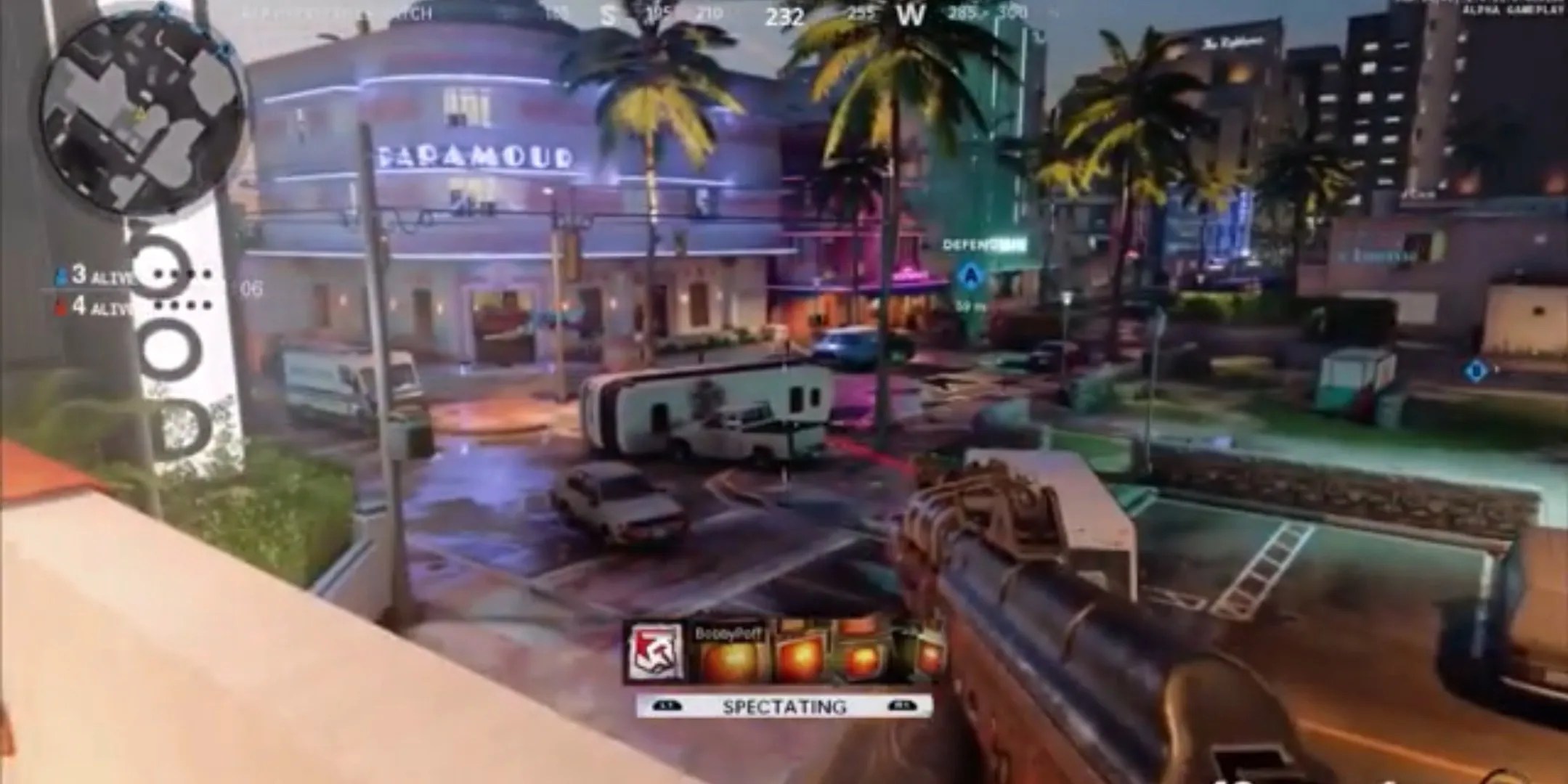Select the rightmost scorestreak icon near the gun
The width and height of the screenshot is (1568, 784).
click(933, 657)
